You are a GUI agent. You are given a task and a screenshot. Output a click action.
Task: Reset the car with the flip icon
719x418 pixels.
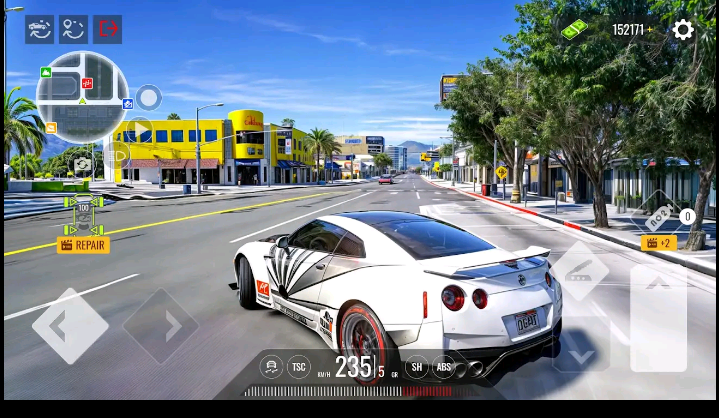point(40,29)
